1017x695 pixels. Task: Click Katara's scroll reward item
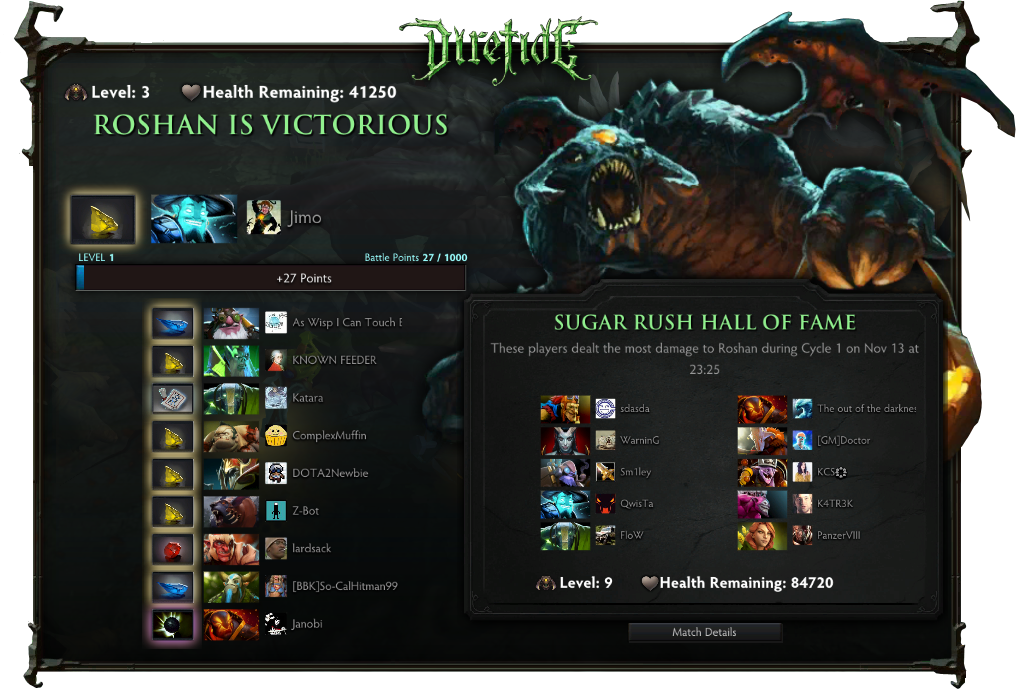[x=172, y=398]
